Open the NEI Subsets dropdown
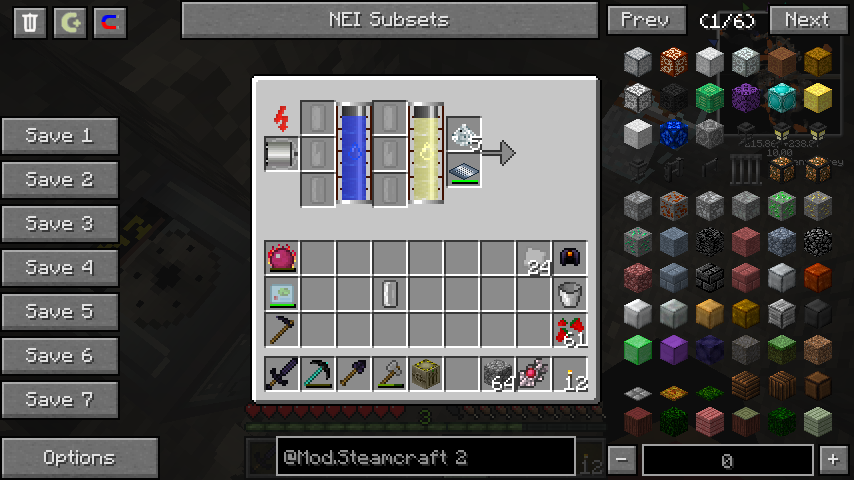The width and height of the screenshot is (854, 480). [389, 20]
